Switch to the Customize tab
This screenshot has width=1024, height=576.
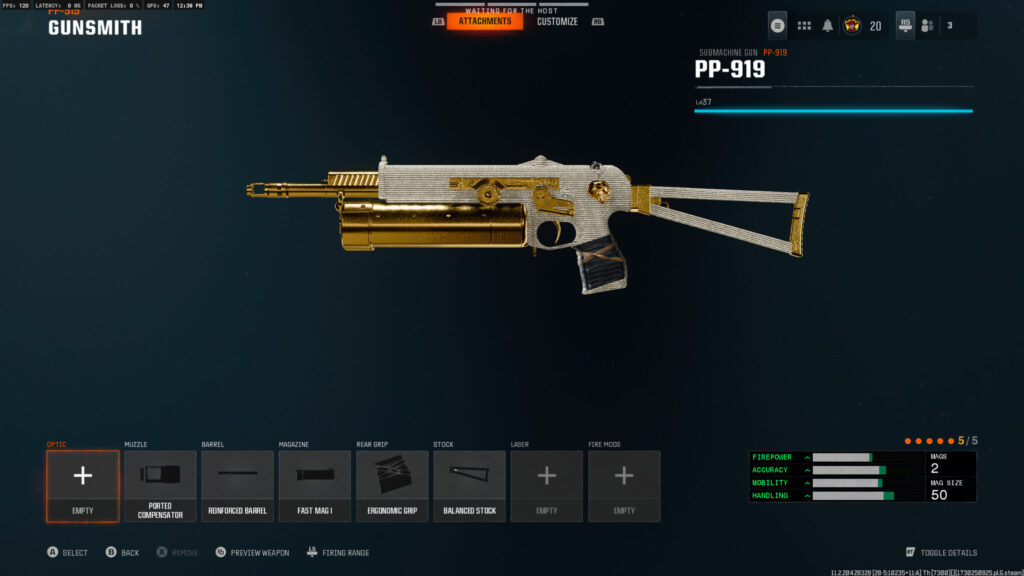(557, 21)
